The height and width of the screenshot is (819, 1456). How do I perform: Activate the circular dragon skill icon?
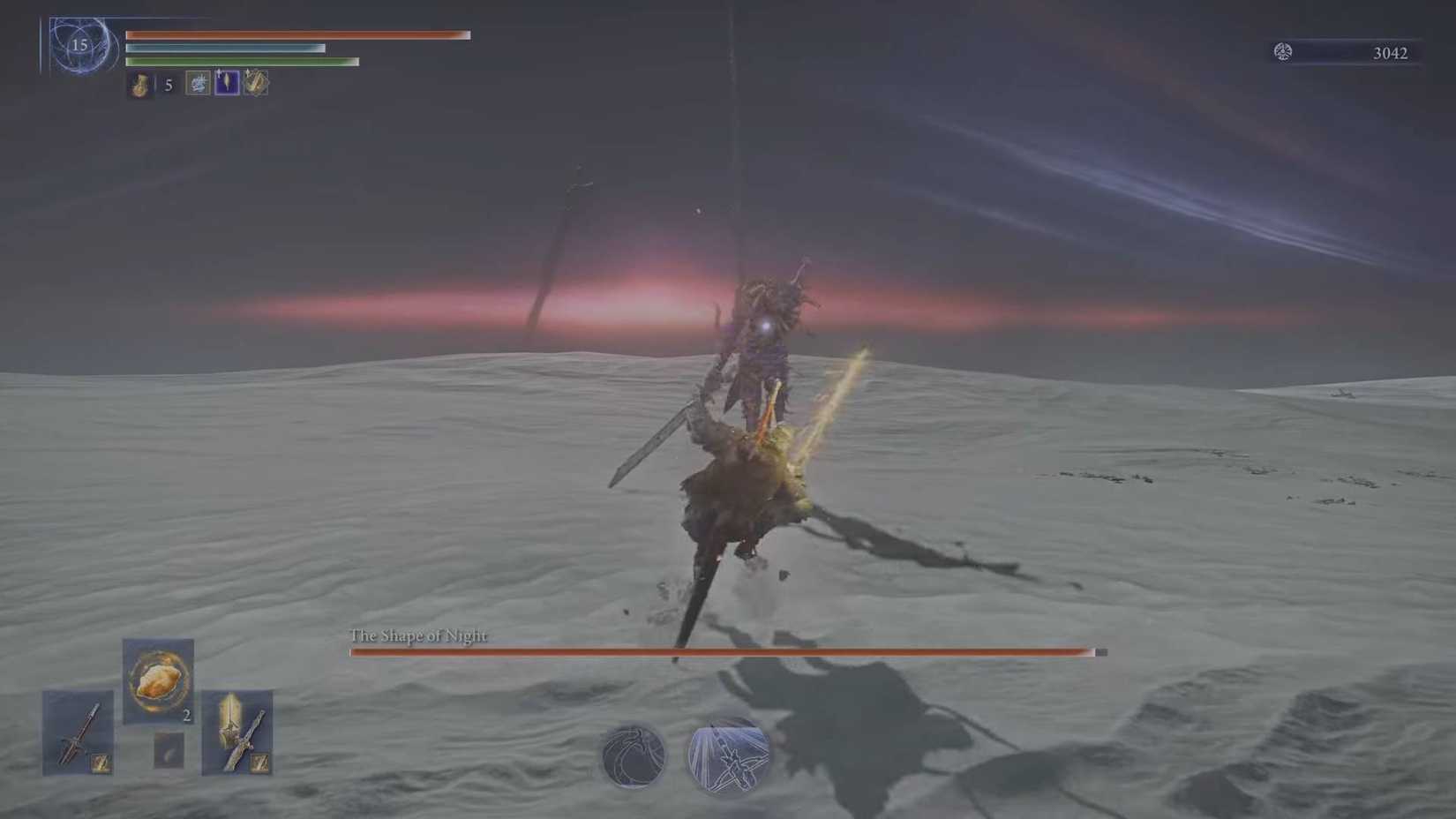click(631, 757)
